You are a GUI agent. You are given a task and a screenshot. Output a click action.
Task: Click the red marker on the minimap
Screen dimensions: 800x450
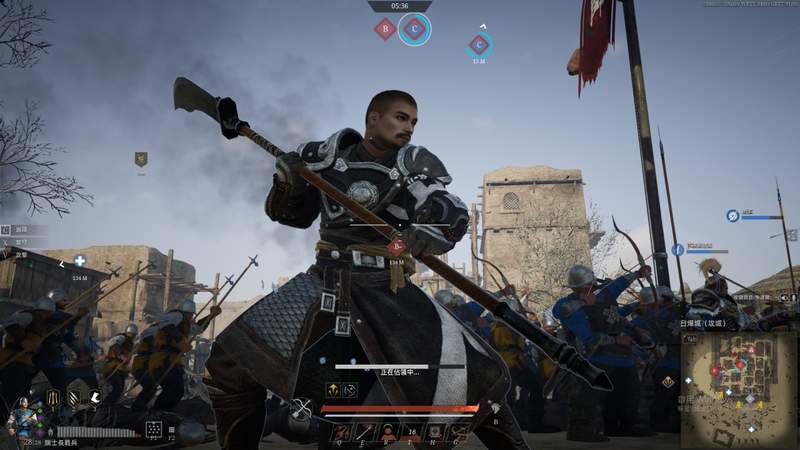tap(716, 372)
